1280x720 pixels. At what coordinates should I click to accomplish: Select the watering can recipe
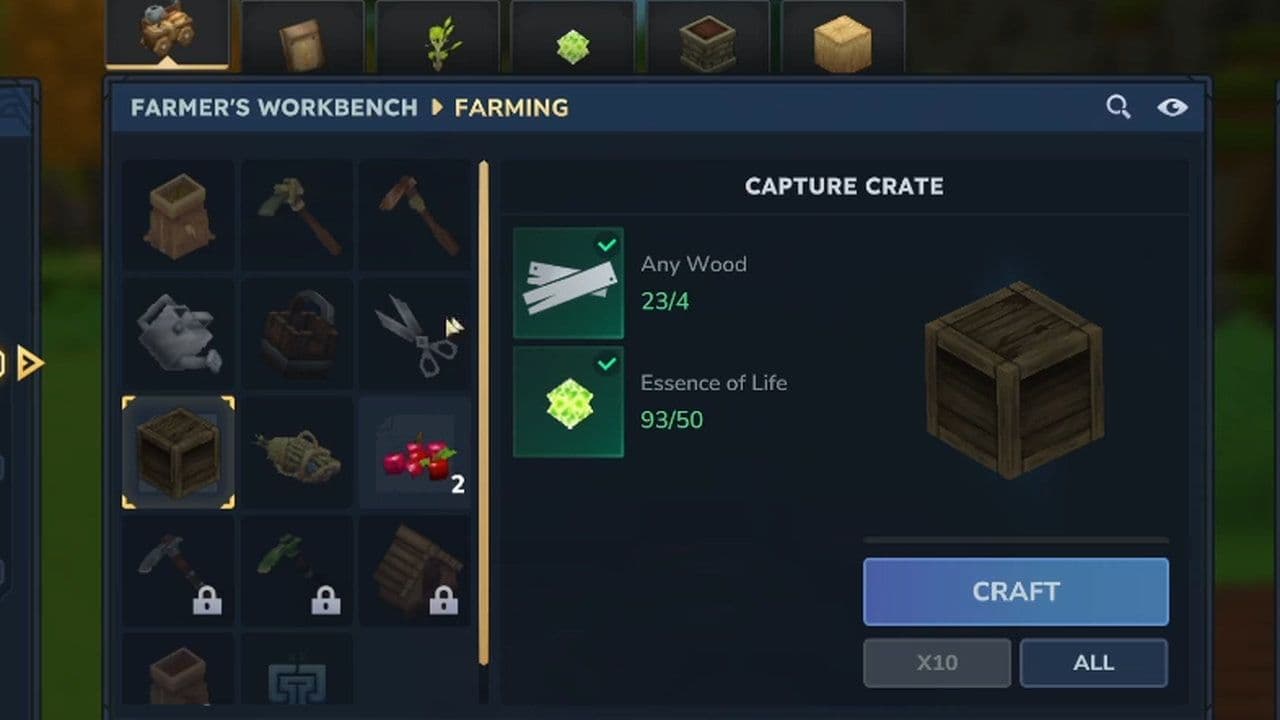pyautogui.click(x=178, y=333)
